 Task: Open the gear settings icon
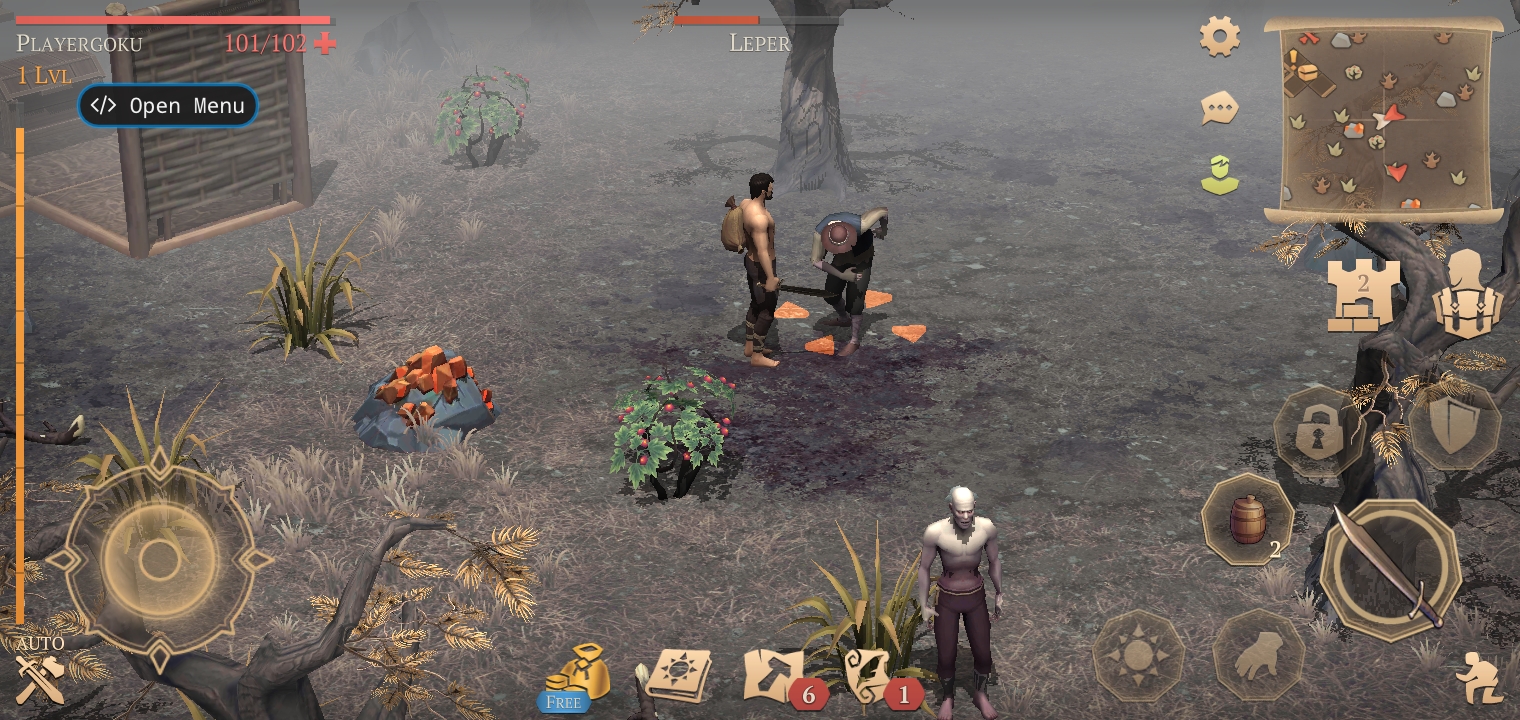pyautogui.click(x=1220, y=38)
